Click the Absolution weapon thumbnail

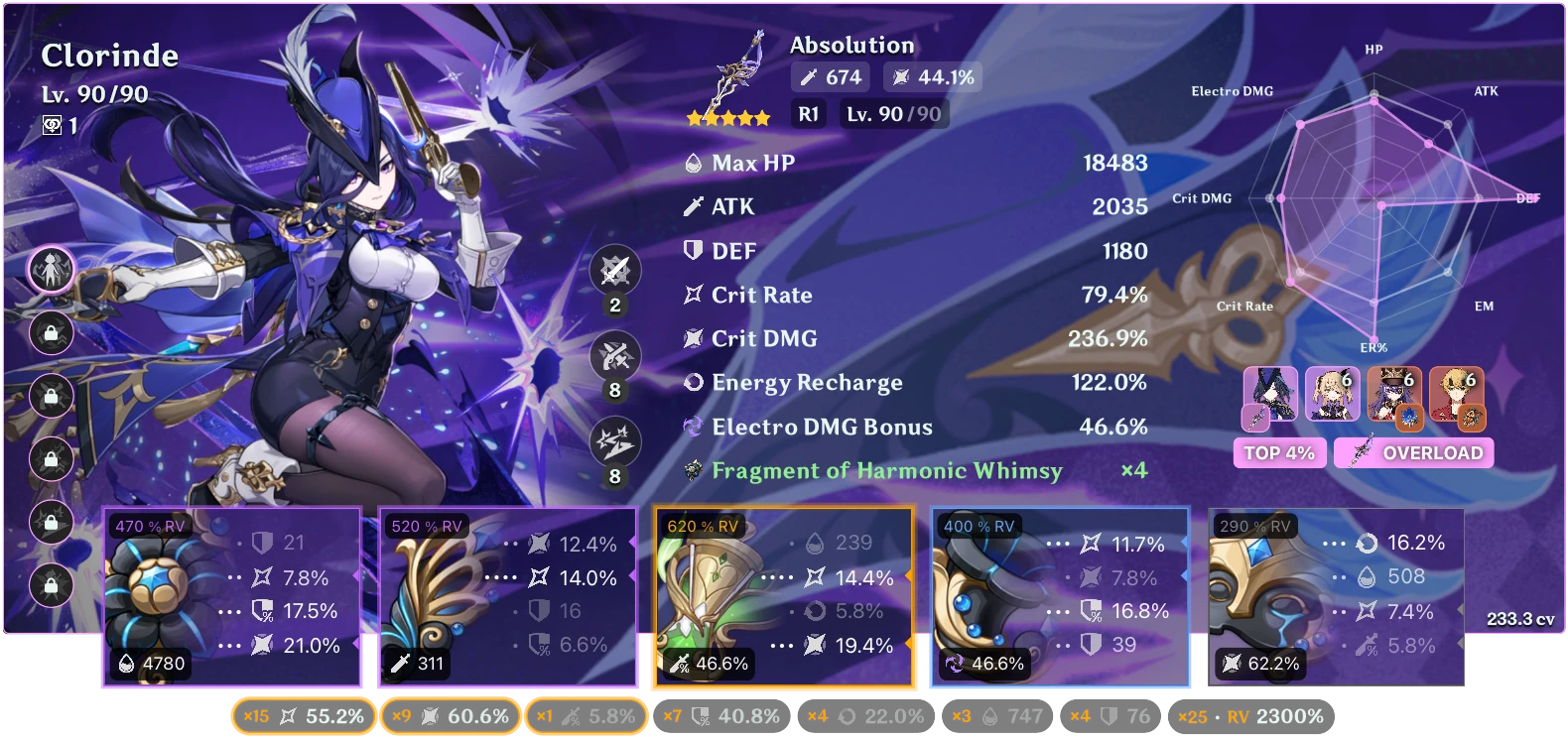pos(739,74)
